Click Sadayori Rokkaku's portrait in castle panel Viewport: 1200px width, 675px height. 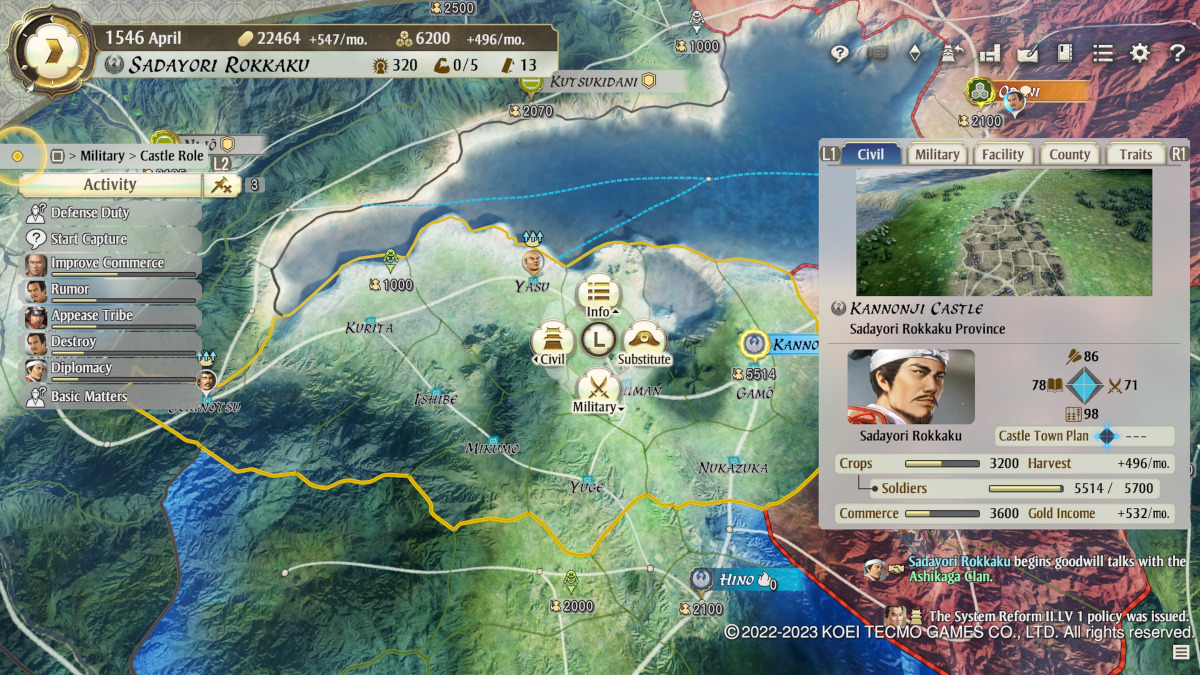(x=911, y=387)
